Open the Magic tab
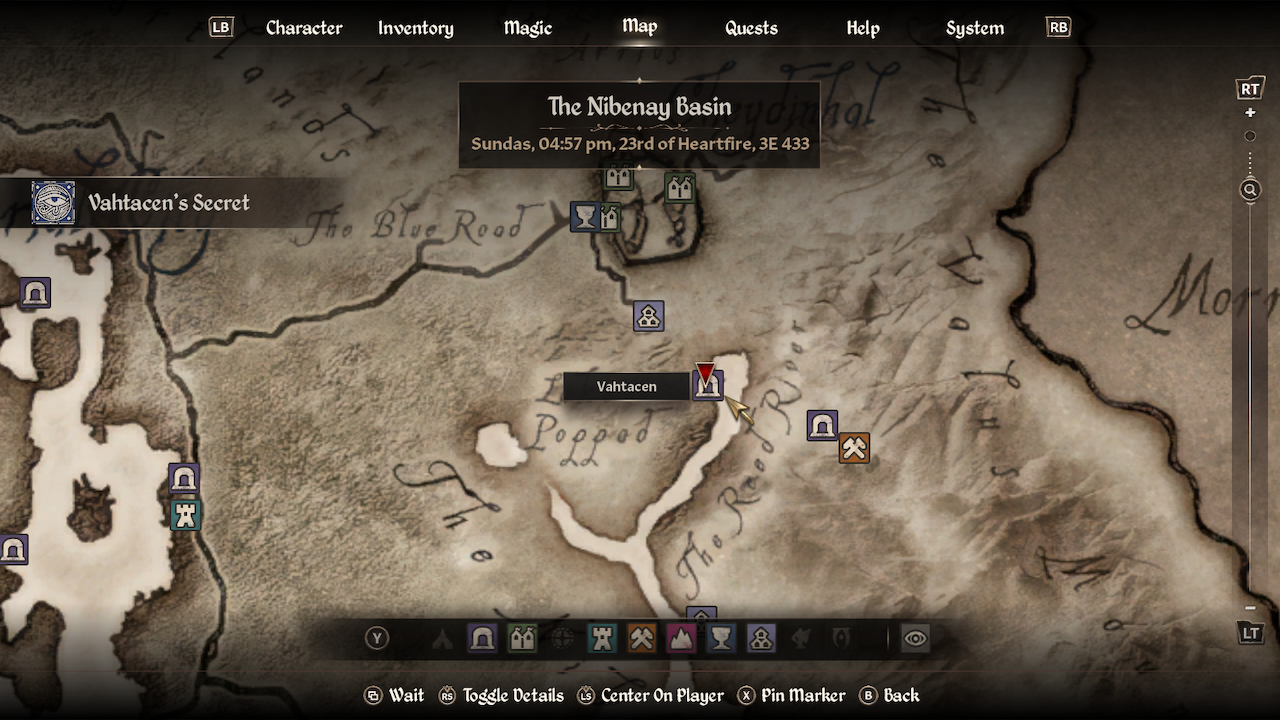The height and width of the screenshot is (720, 1280). [527, 28]
